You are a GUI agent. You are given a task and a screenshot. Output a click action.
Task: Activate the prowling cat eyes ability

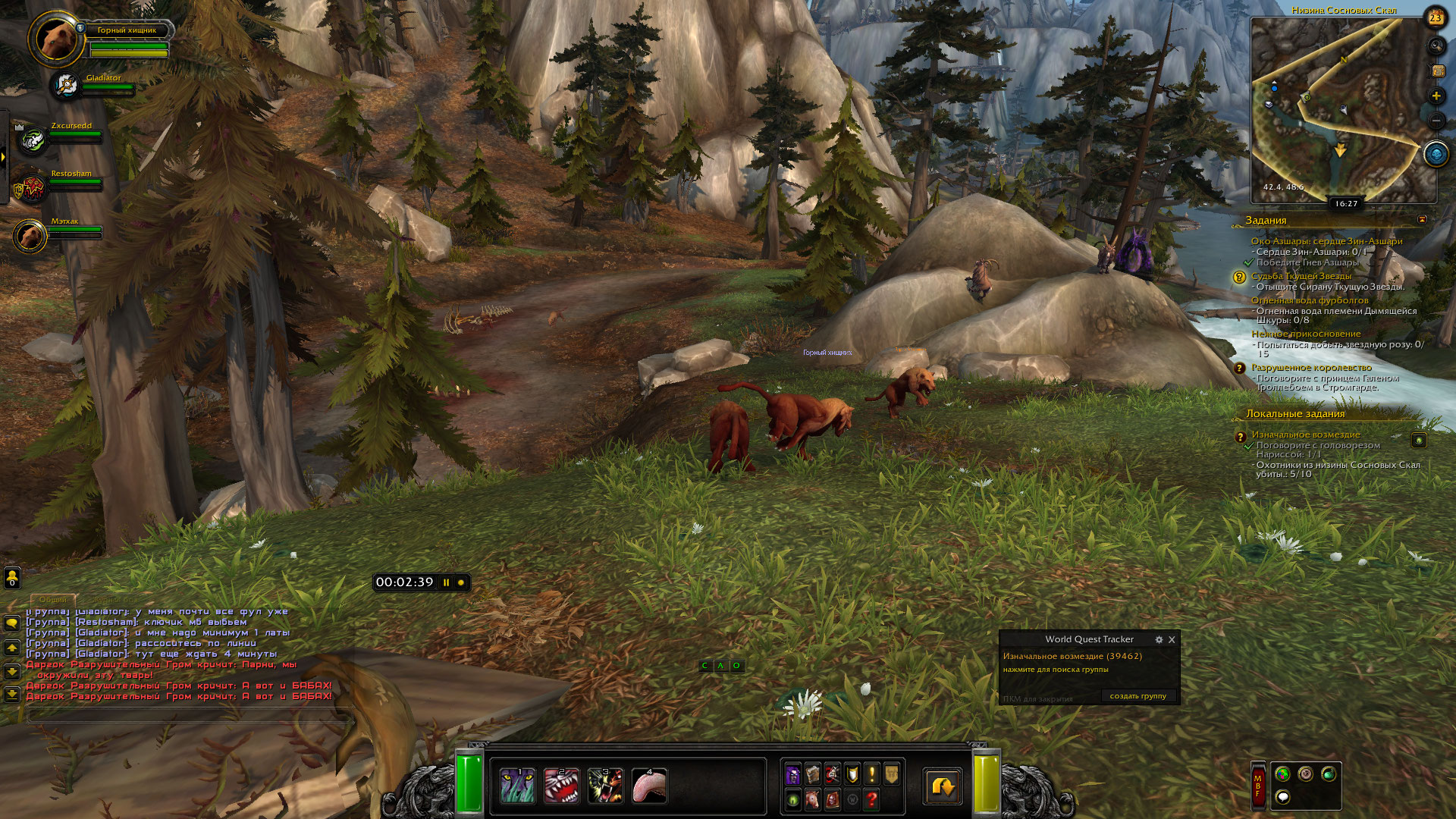pos(518,786)
